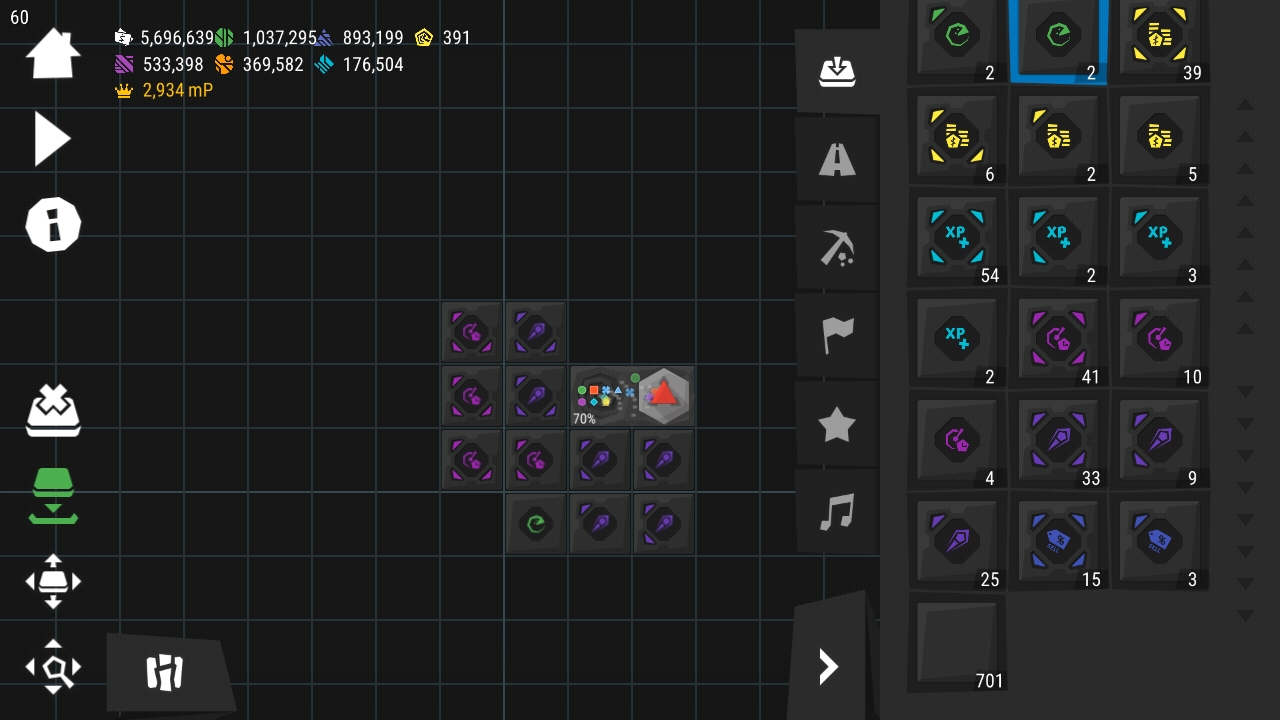Select the star tab

pos(837,425)
